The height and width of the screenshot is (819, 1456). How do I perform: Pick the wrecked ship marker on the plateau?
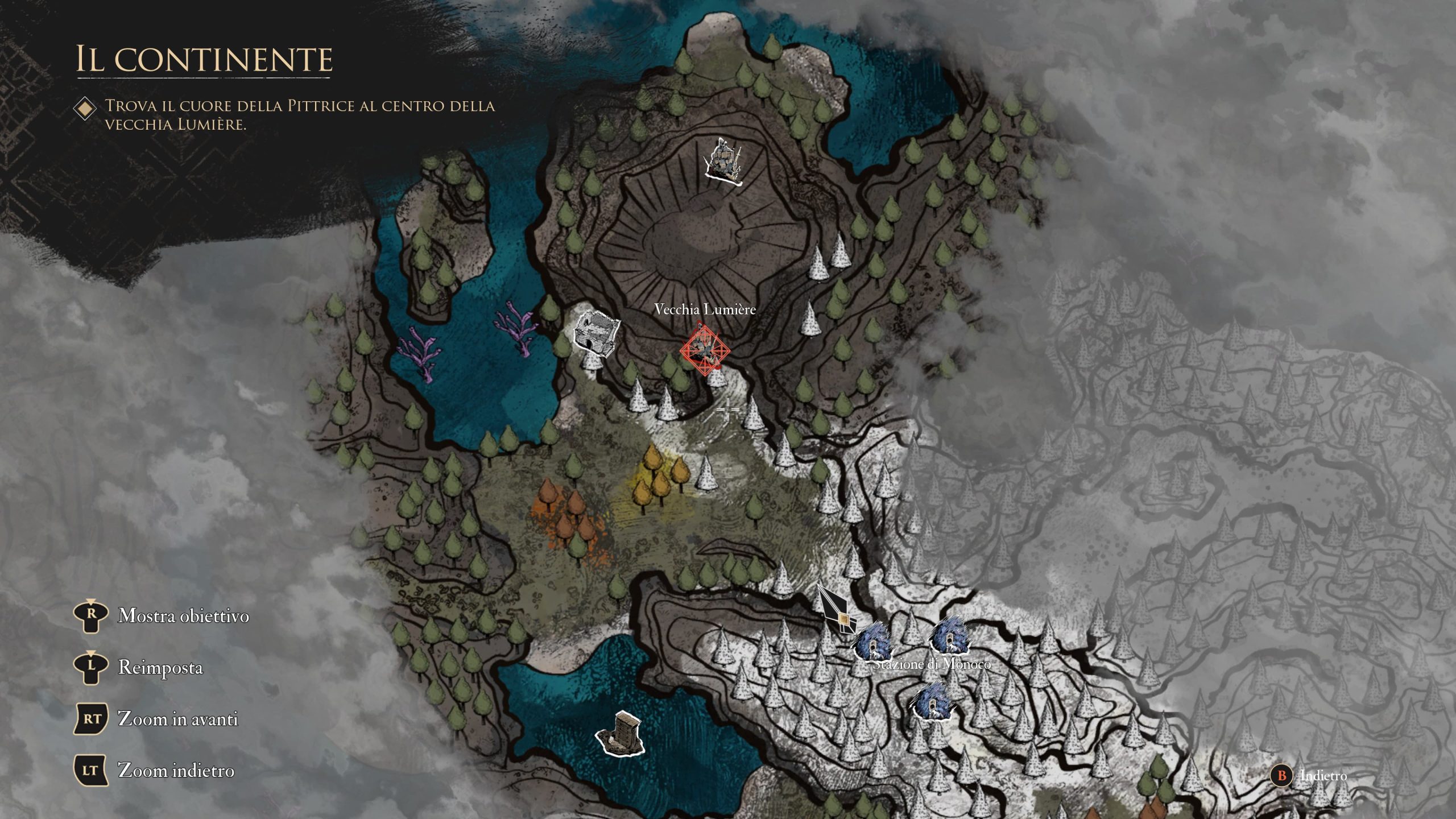coord(723,162)
